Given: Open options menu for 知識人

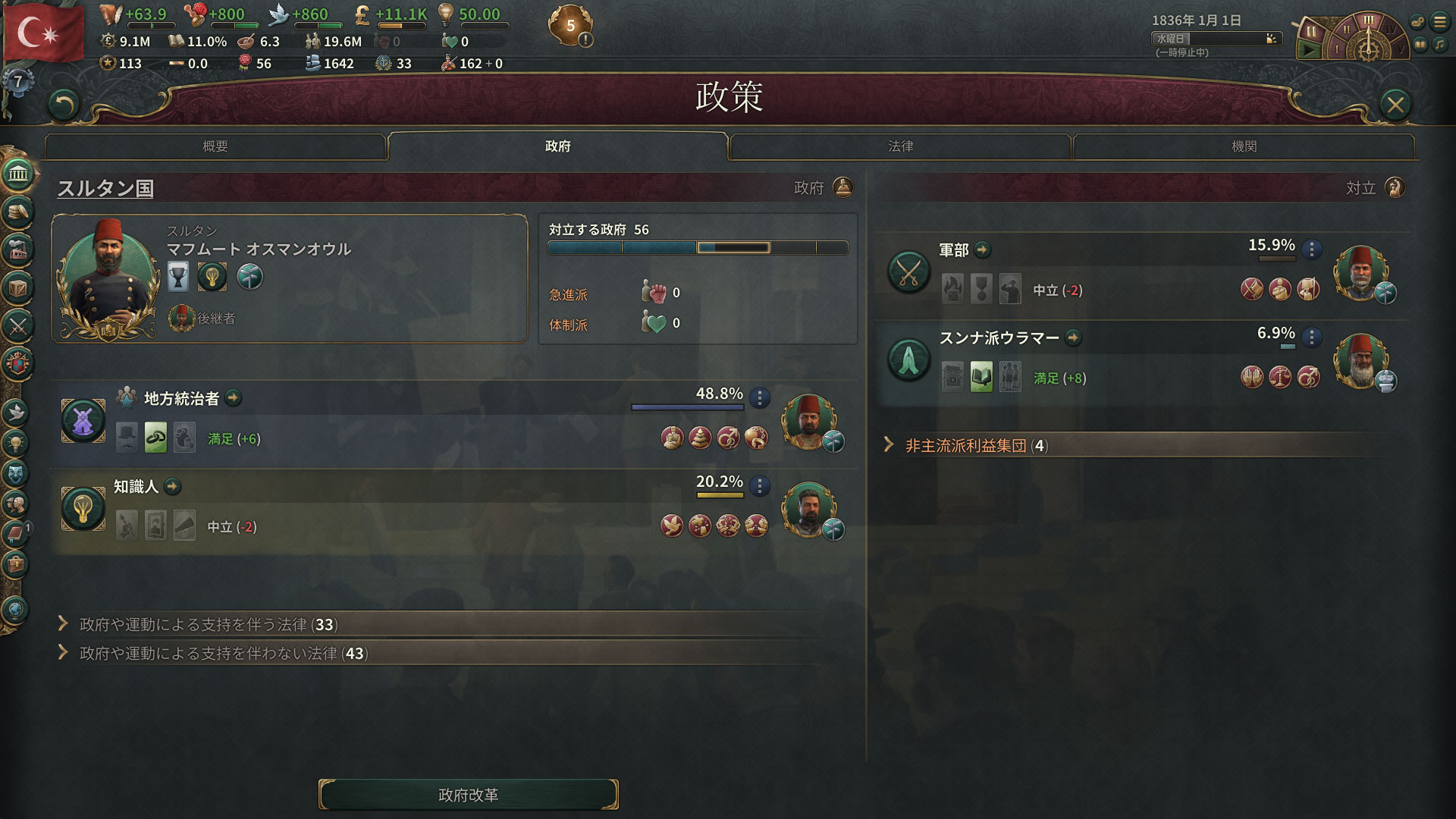Looking at the screenshot, I should pyautogui.click(x=760, y=485).
